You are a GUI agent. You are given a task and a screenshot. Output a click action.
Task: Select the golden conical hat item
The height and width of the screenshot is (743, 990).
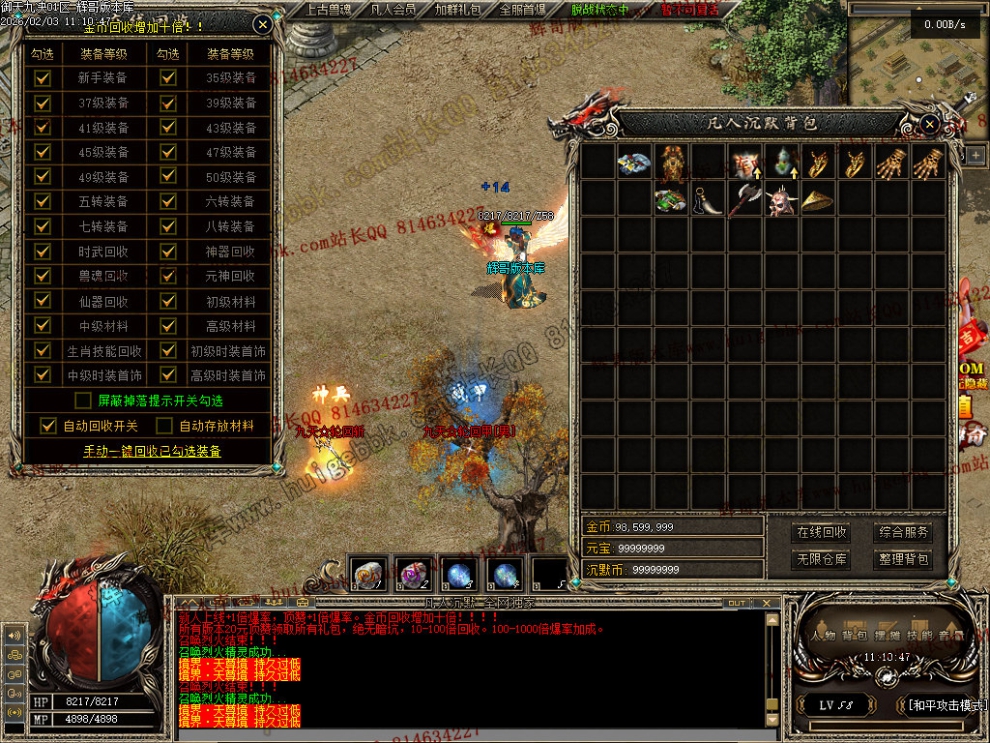[x=819, y=199]
